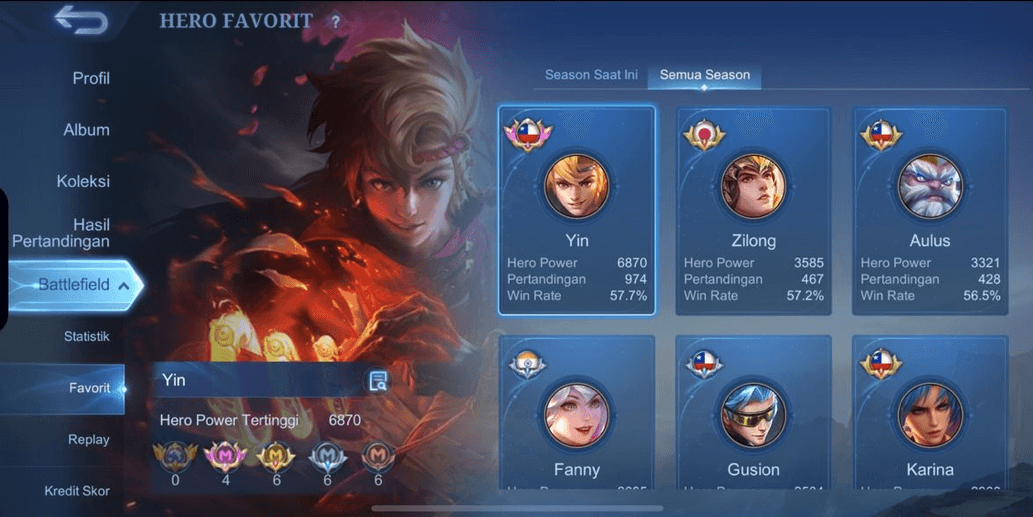This screenshot has width=1033, height=517.
Task: Switch to the Season Saat Ini tab
Action: 591,75
